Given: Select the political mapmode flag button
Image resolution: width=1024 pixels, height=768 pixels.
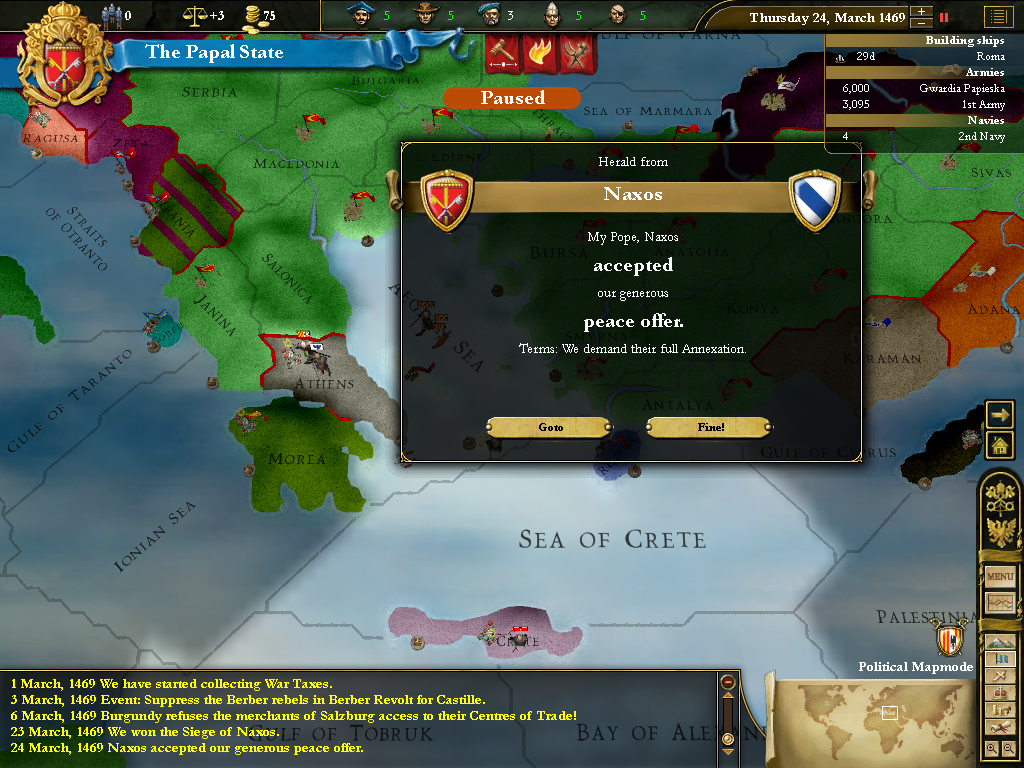Looking at the screenshot, I should 1000,659.
